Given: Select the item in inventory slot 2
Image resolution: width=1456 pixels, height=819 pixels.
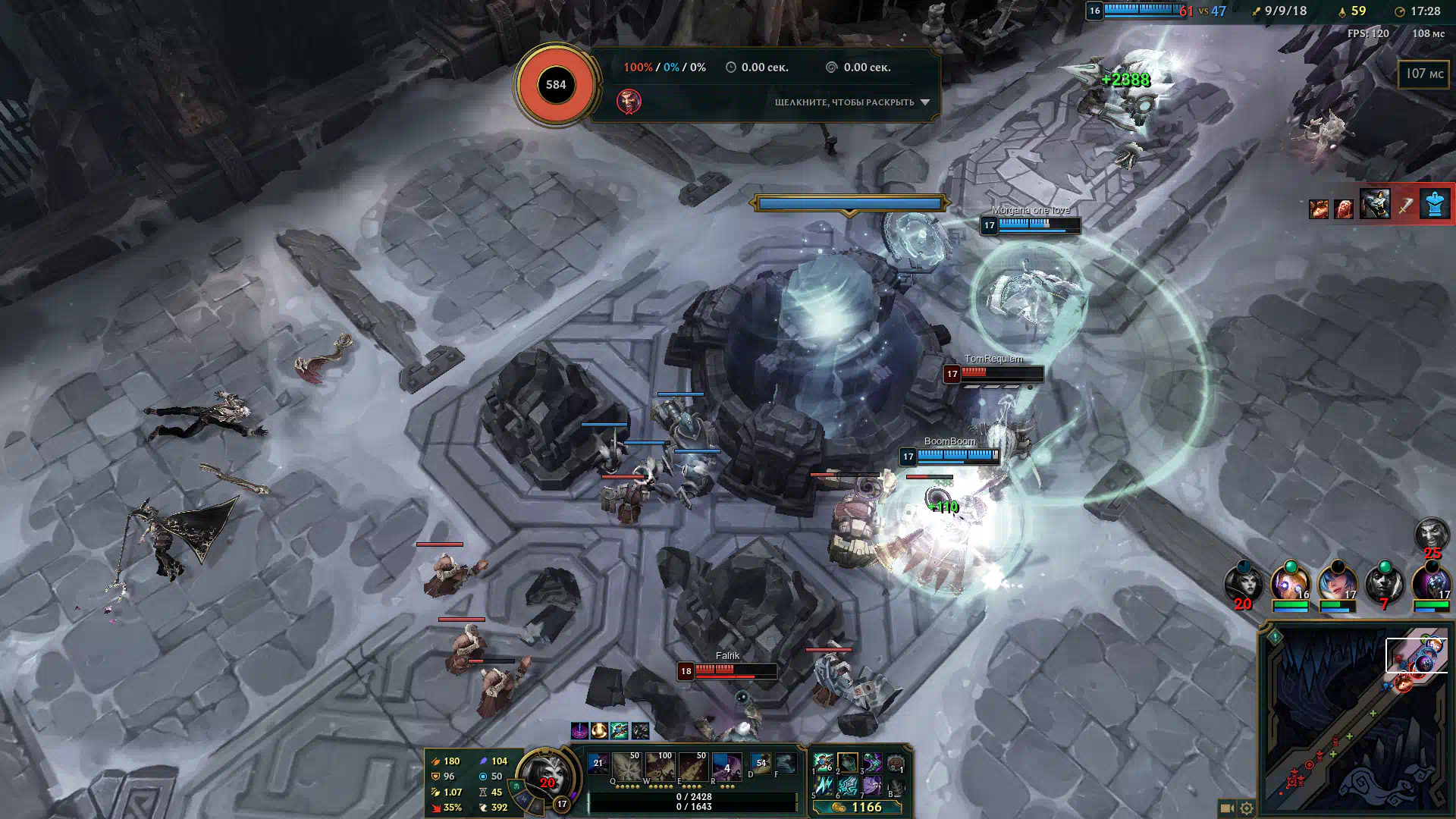Looking at the screenshot, I should point(847,762).
